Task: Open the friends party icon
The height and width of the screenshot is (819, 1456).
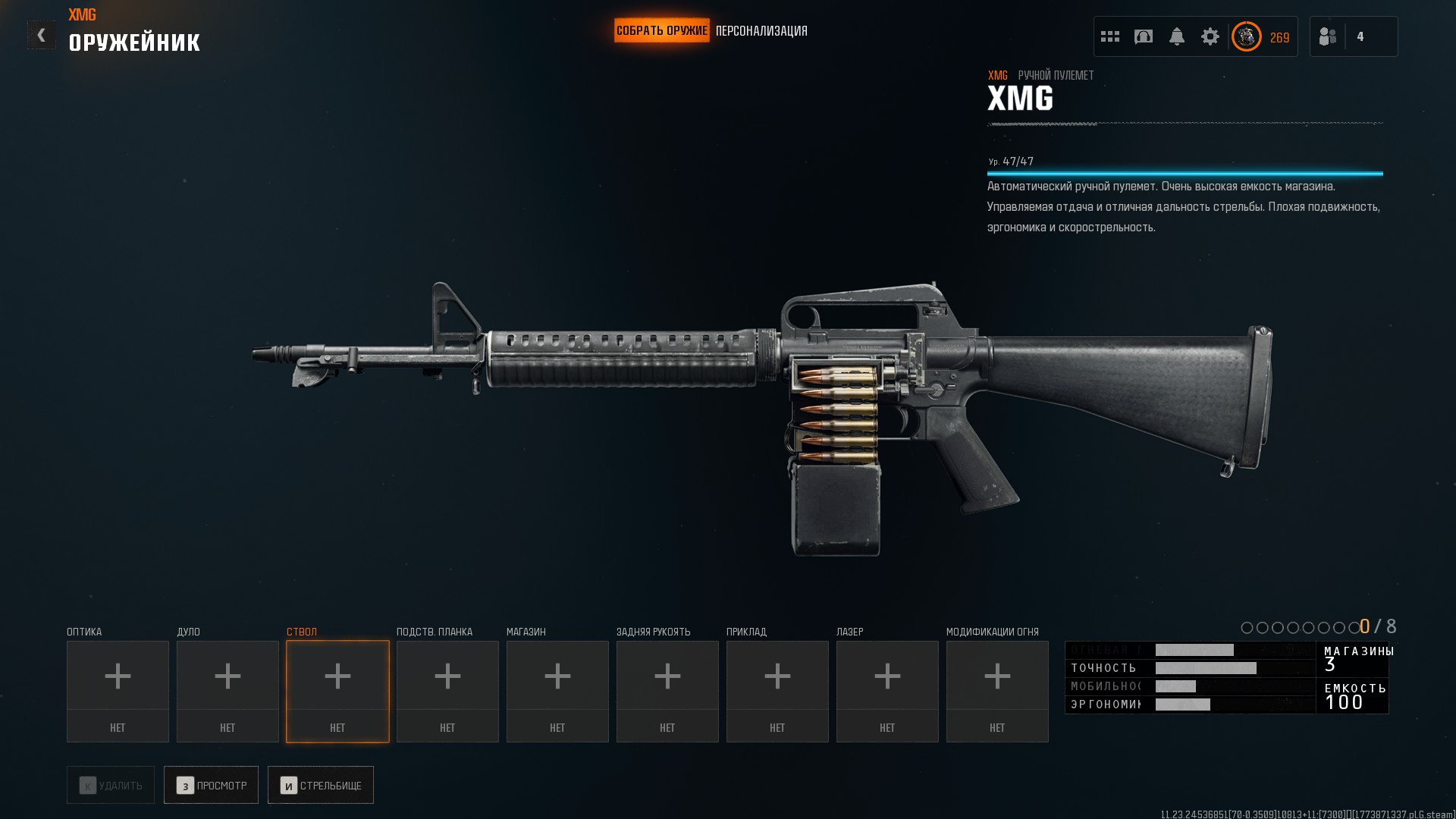Action: click(x=1328, y=36)
